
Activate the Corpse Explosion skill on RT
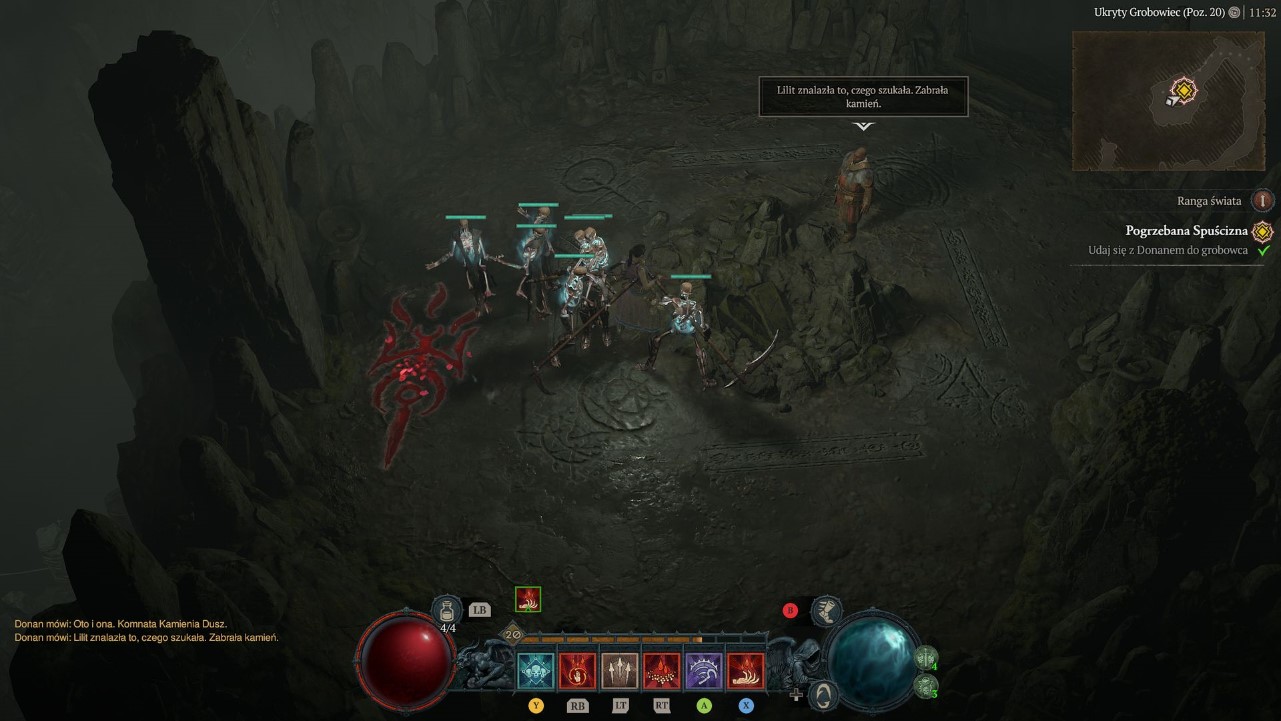tap(660, 670)
